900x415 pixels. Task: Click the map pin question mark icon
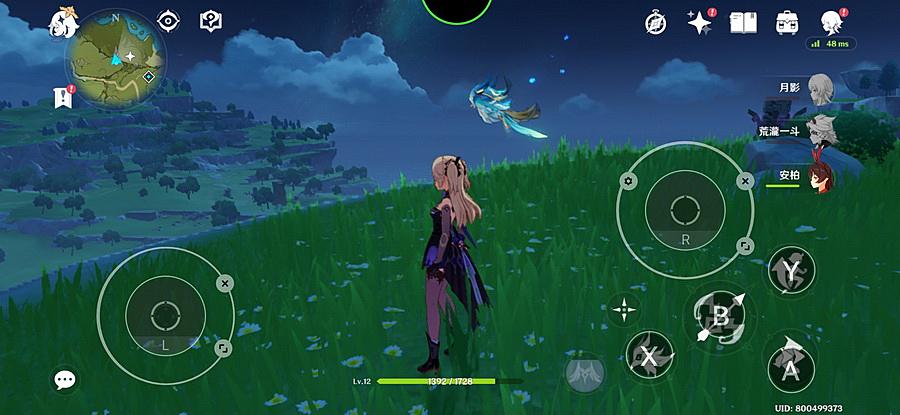[210, 20]
